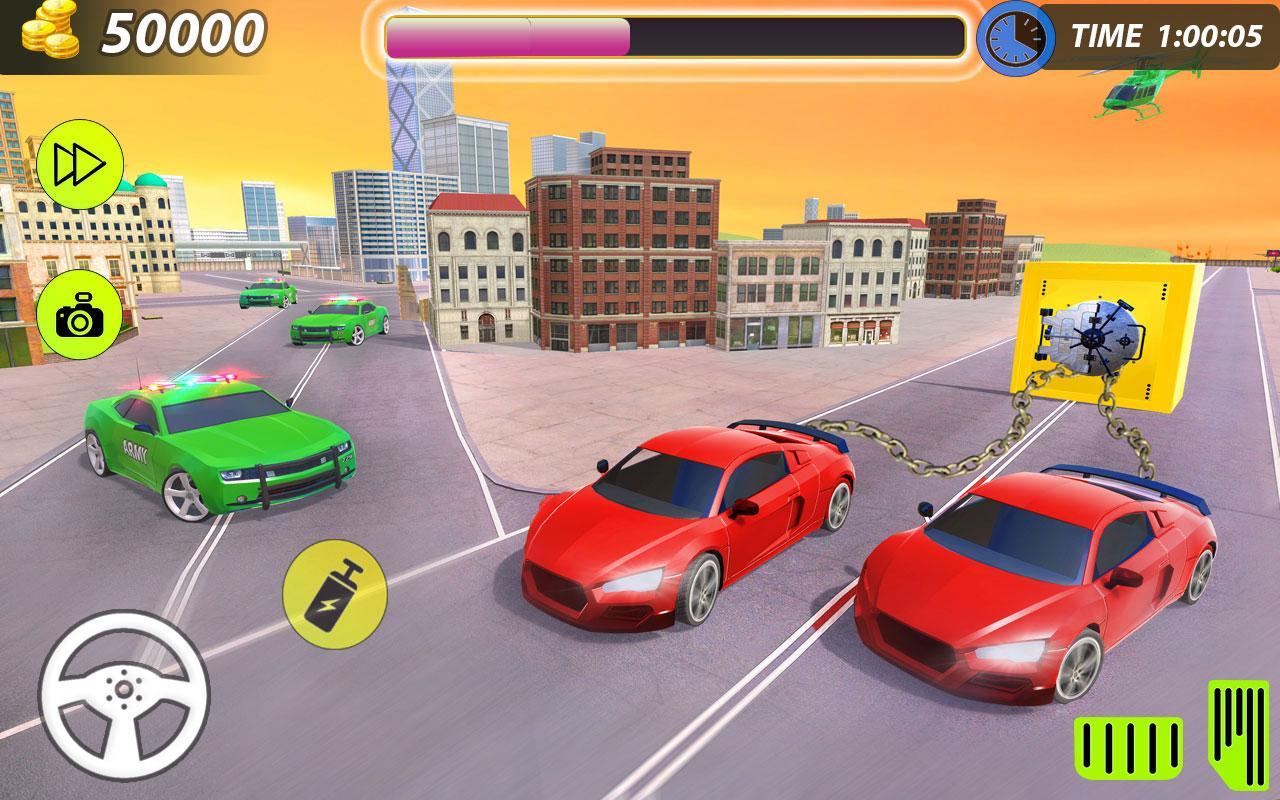
Task: Hit the wide green brake pedal
Action: [1128, 746]
